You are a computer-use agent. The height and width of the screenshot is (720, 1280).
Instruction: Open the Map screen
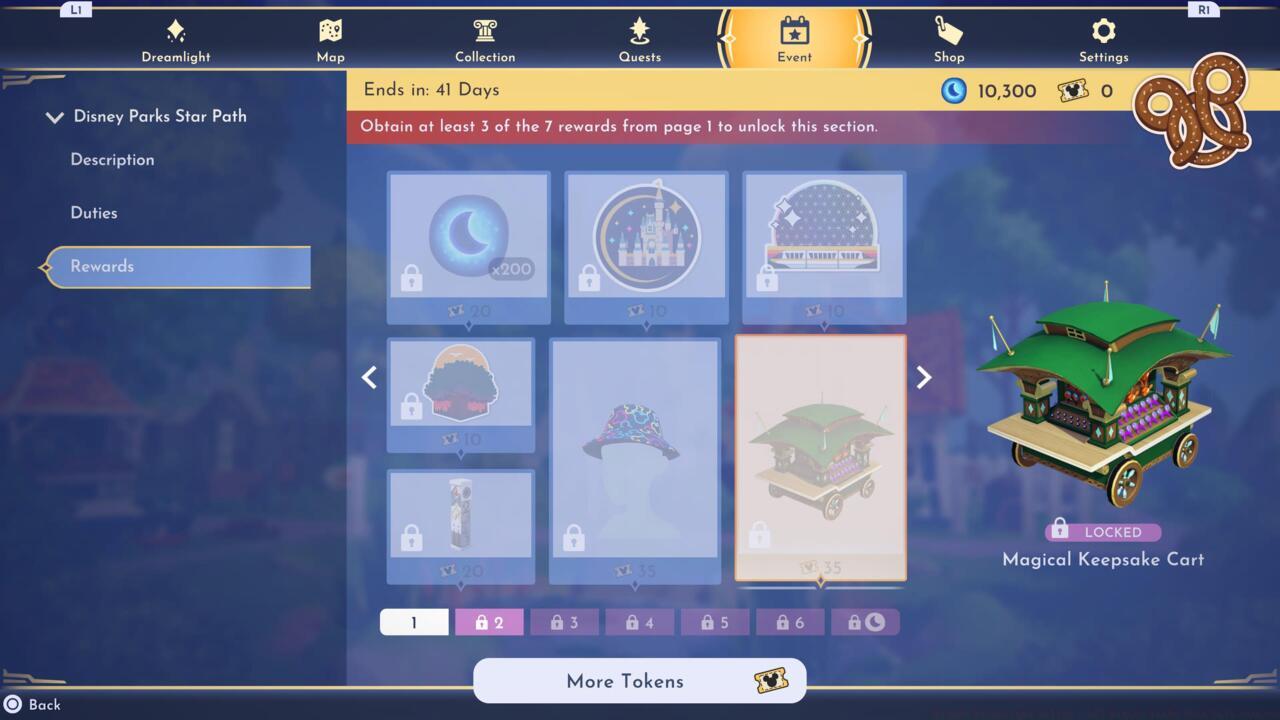click(330, 38)
